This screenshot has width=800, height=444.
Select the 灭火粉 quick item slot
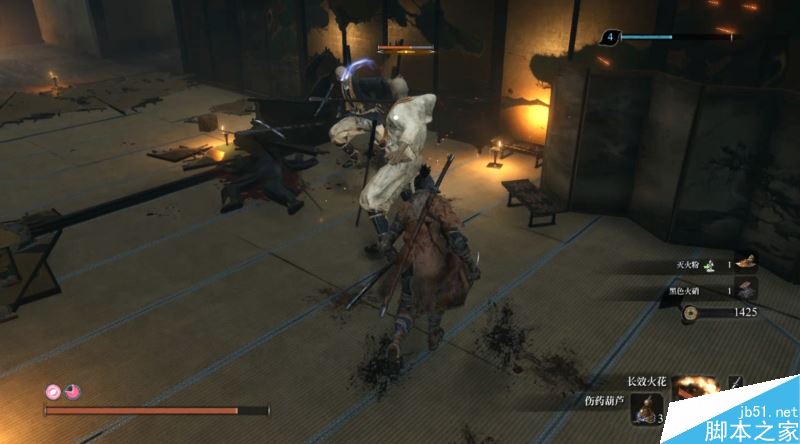(x=745, y=263)
